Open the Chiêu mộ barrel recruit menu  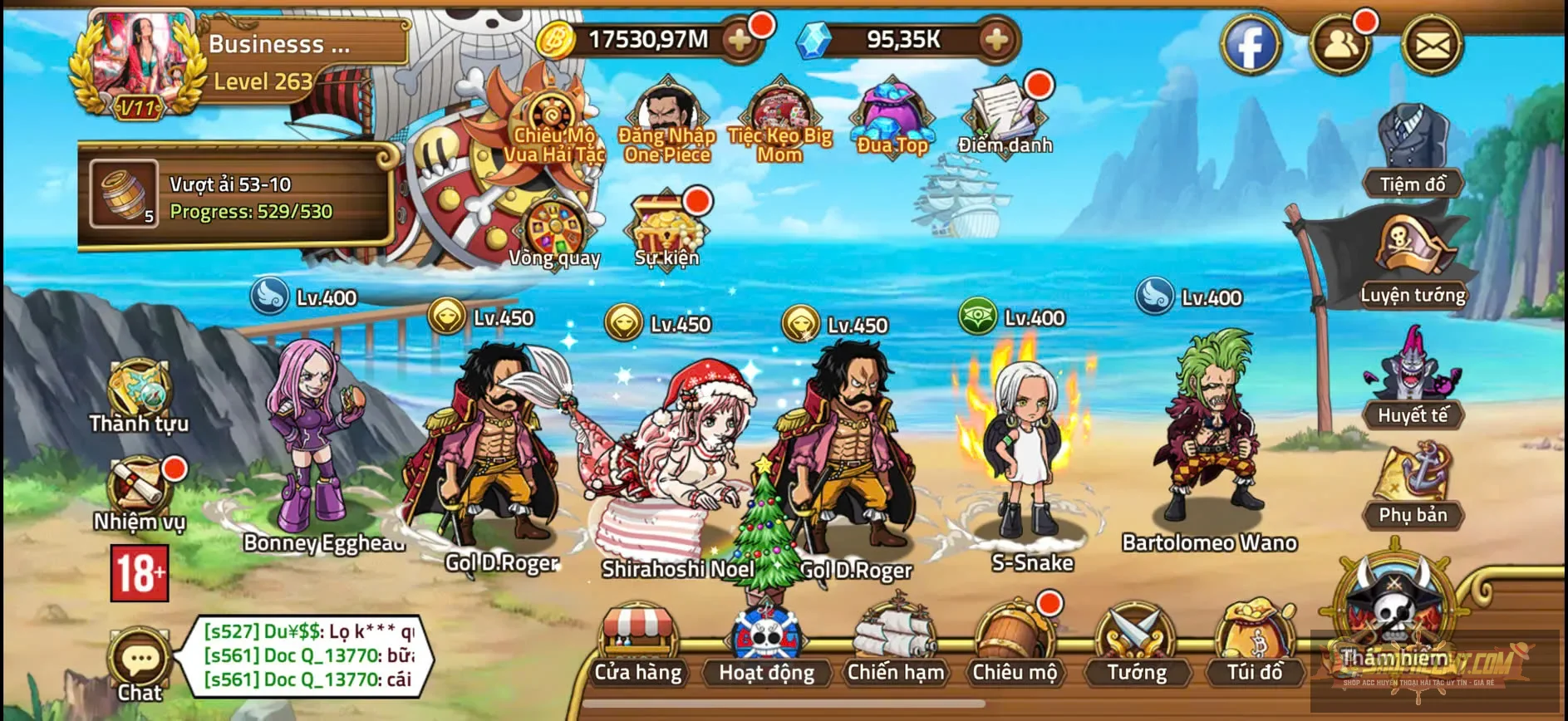1014,645
